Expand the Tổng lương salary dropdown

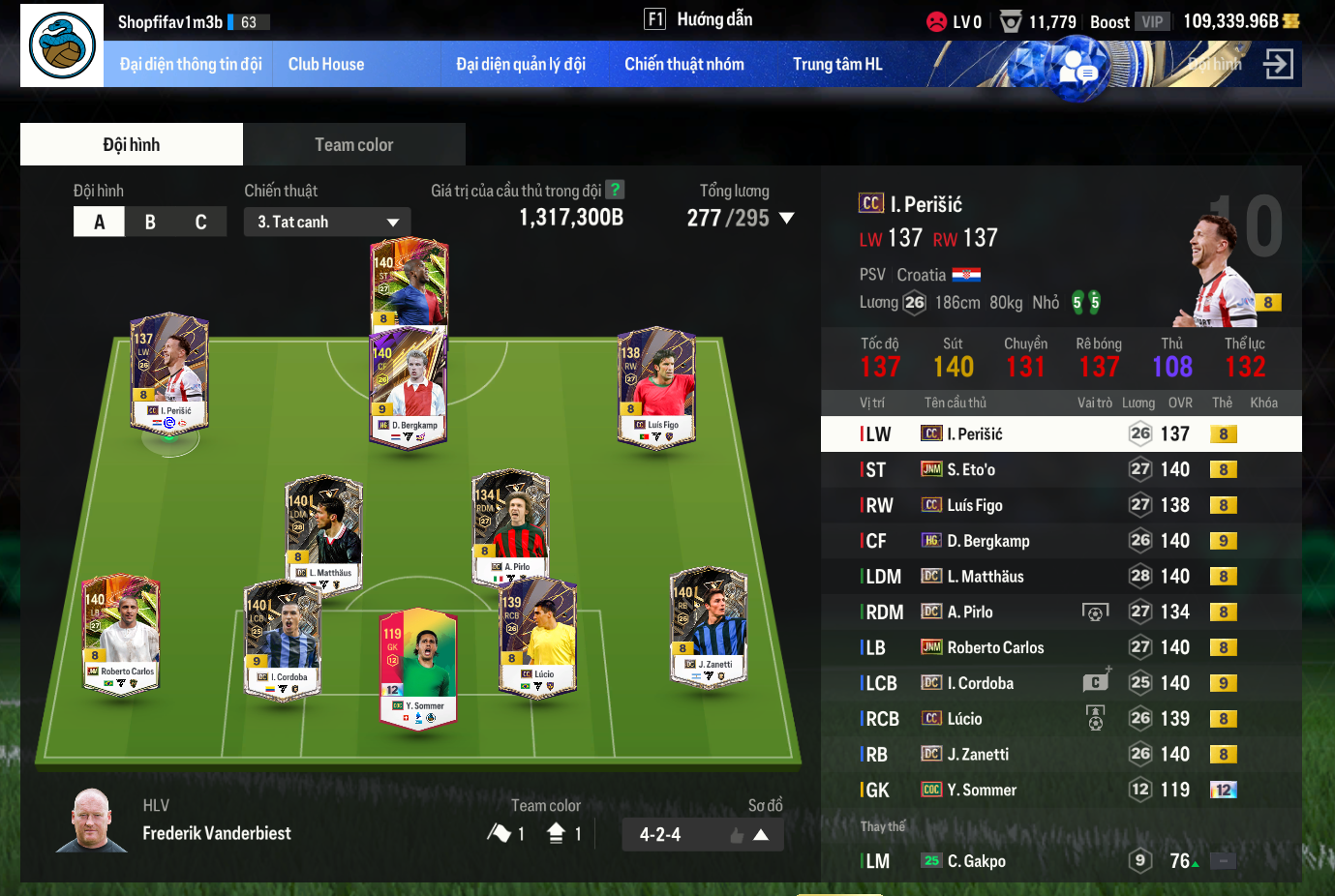pyautogui.click(x=786, y=219)
